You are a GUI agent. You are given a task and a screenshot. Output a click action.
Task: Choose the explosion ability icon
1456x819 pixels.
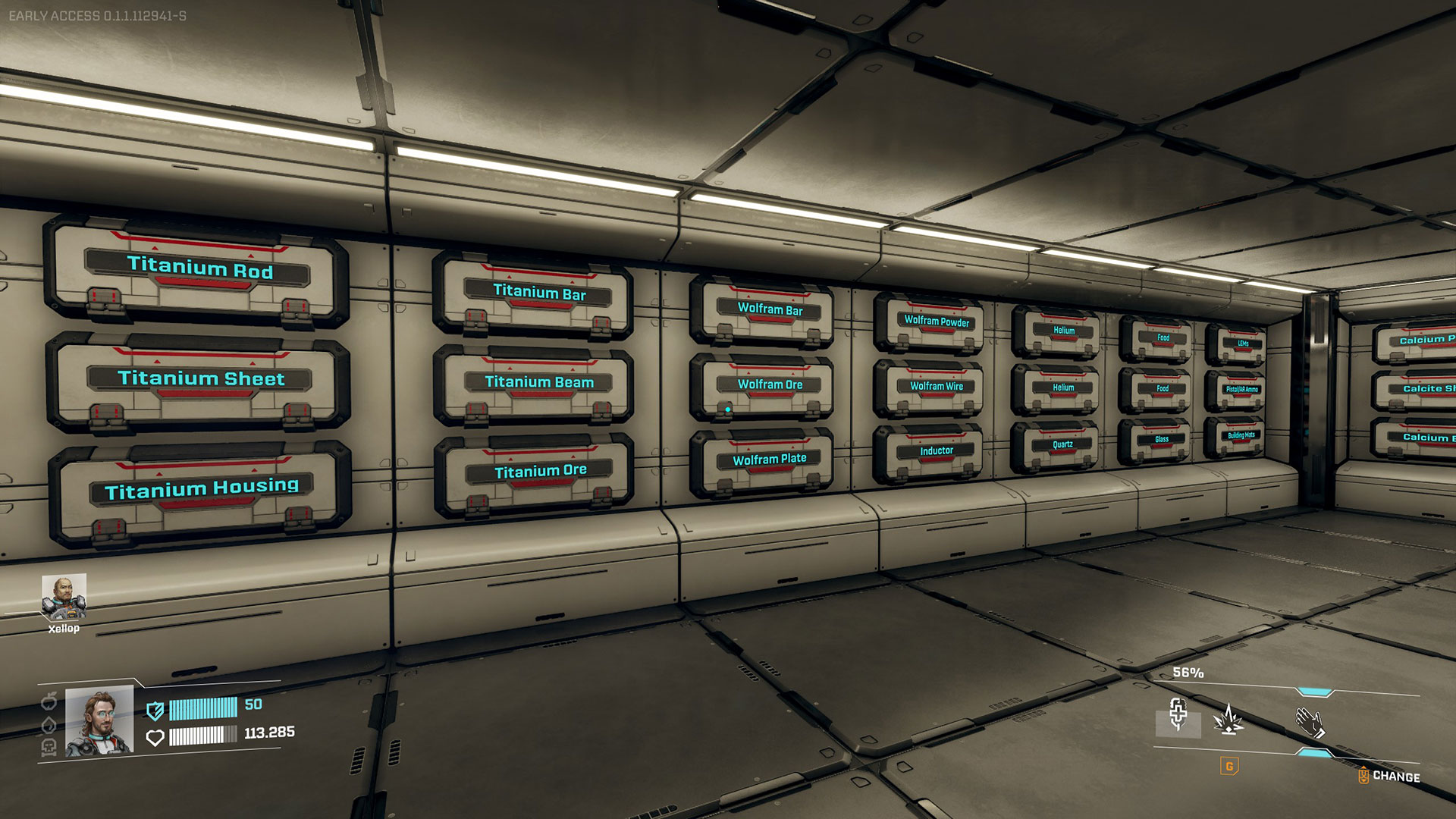[x=1228, y=719]
